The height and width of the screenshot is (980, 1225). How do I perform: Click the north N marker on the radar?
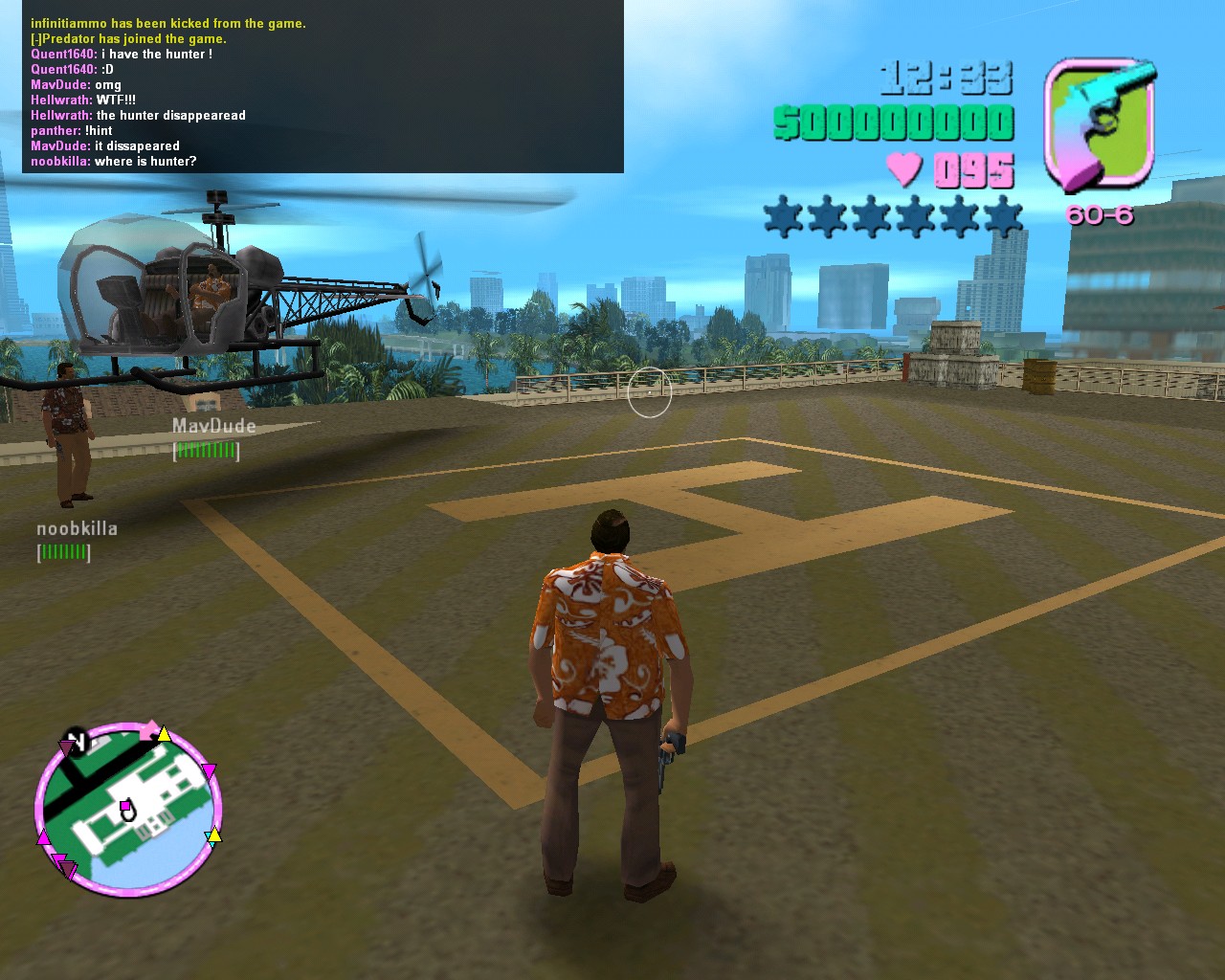(76, 742)
